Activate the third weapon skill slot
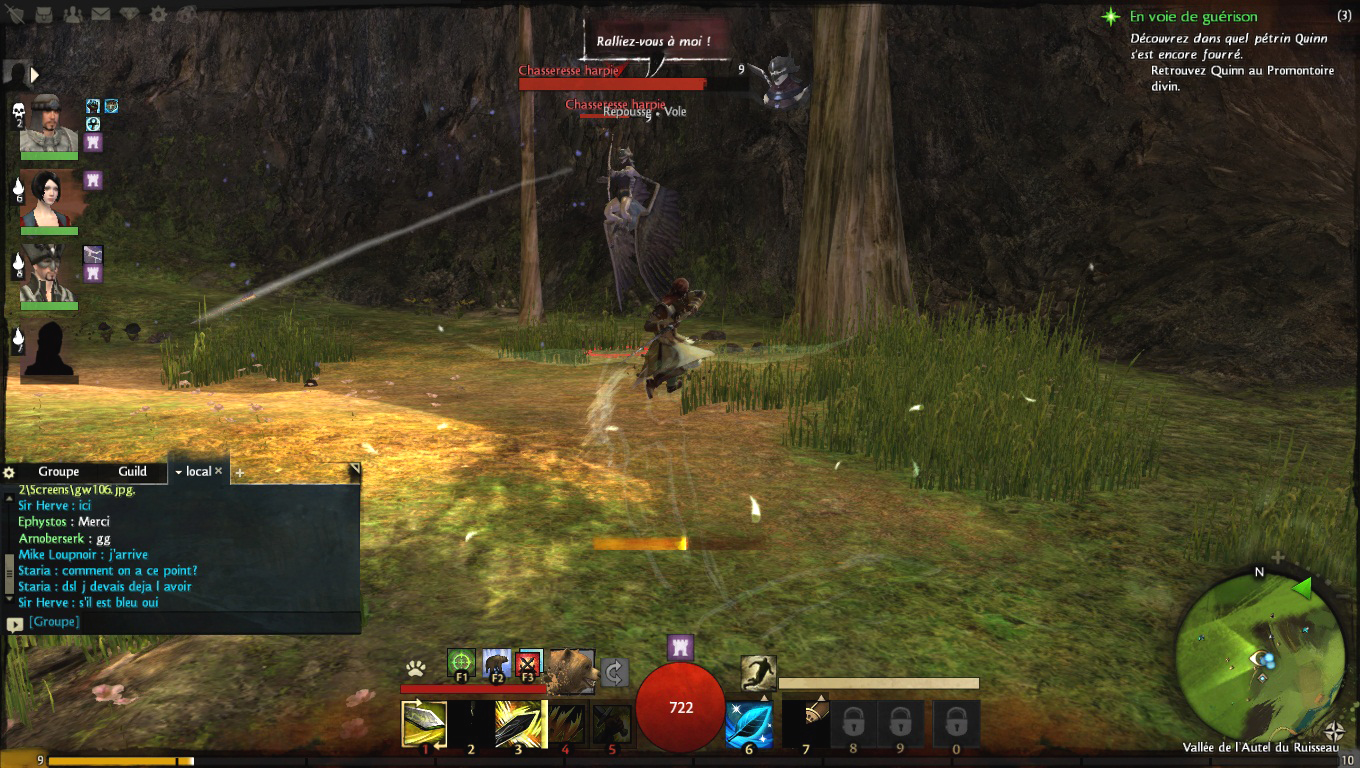Viewport: 1360px width, 768px height. tap(518, 723)
